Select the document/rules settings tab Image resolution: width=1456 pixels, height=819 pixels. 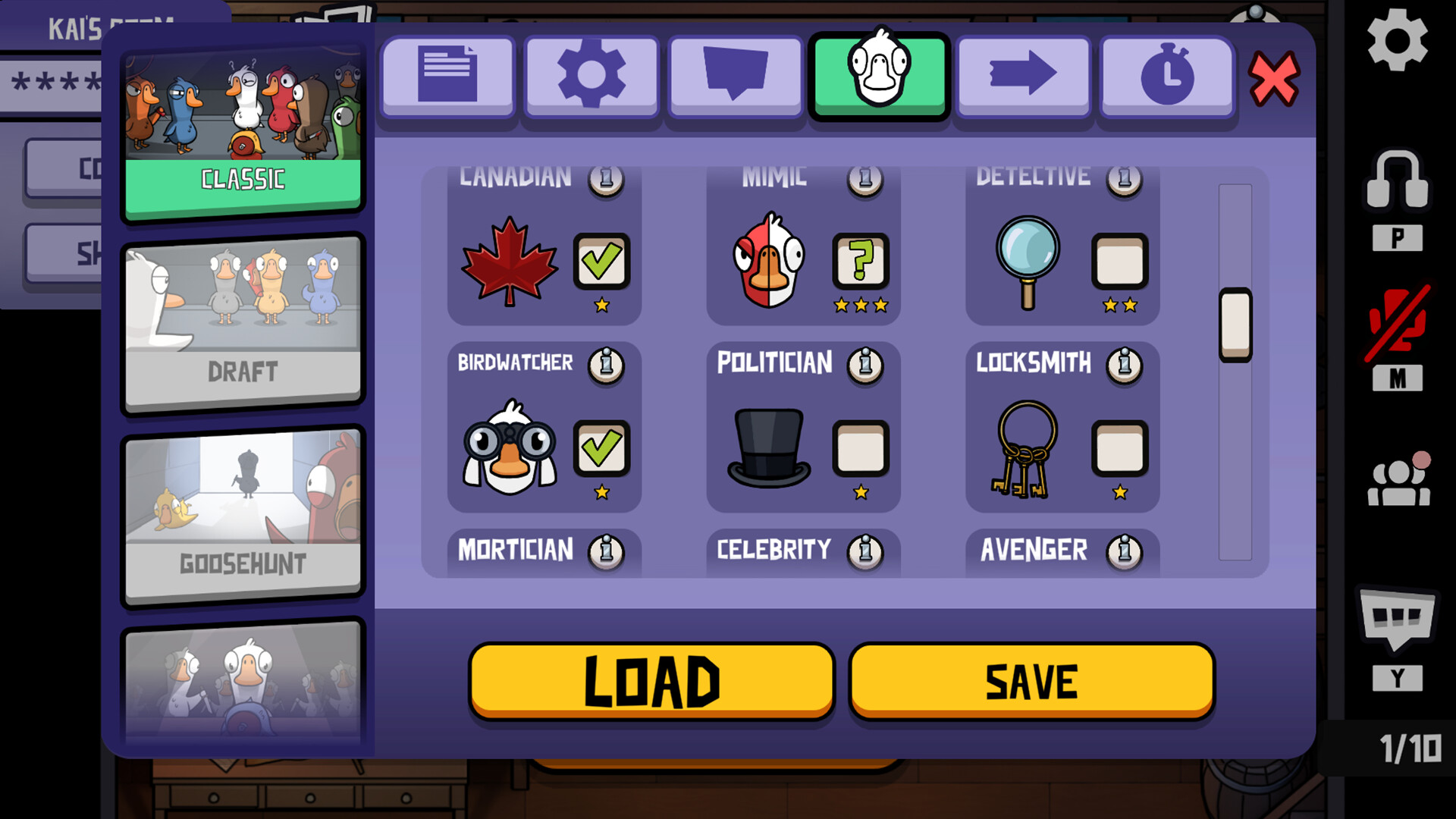pos(447,75)
